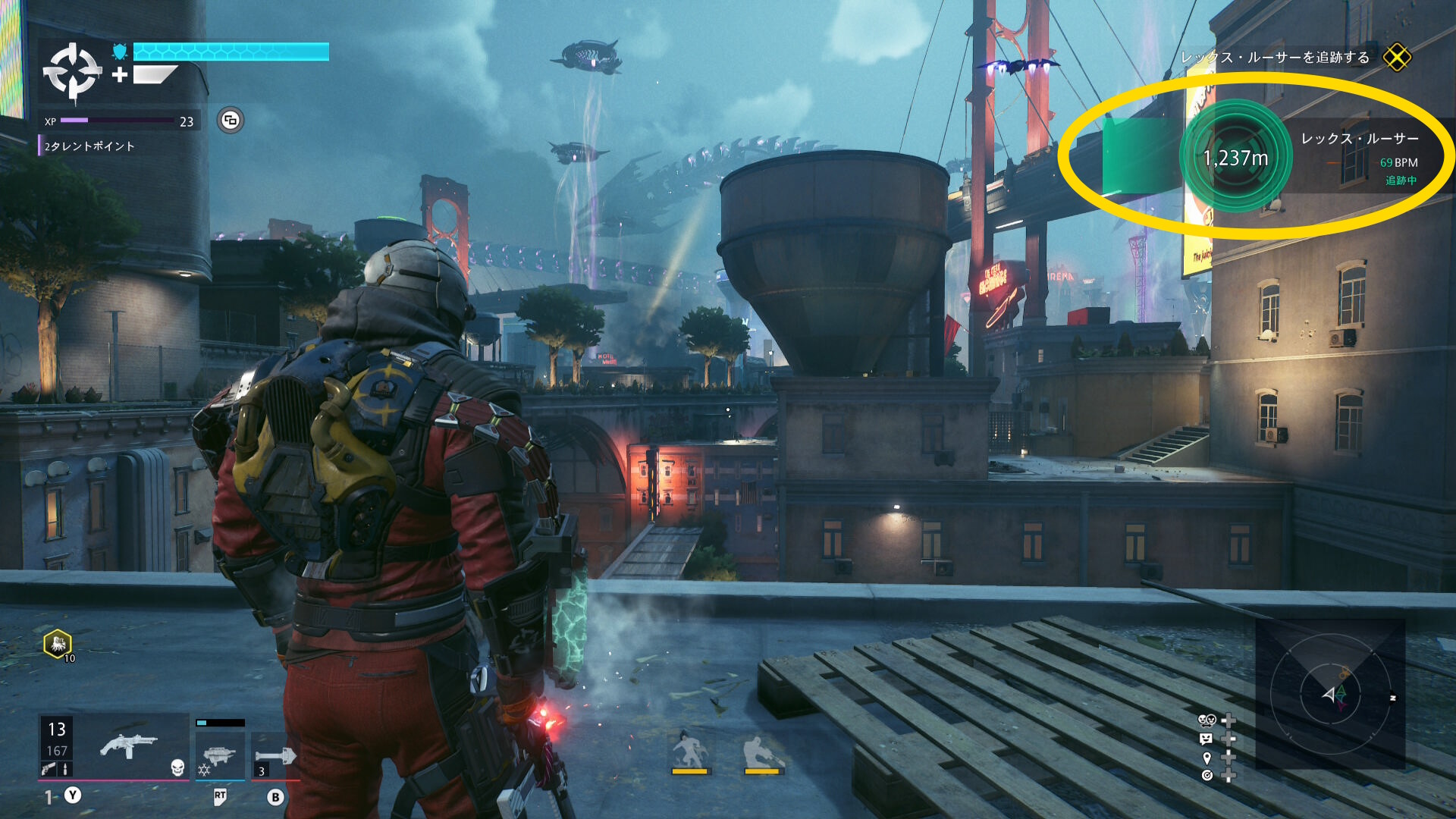Open the 2タレントポイント talent notification

(x=89, y=146)
